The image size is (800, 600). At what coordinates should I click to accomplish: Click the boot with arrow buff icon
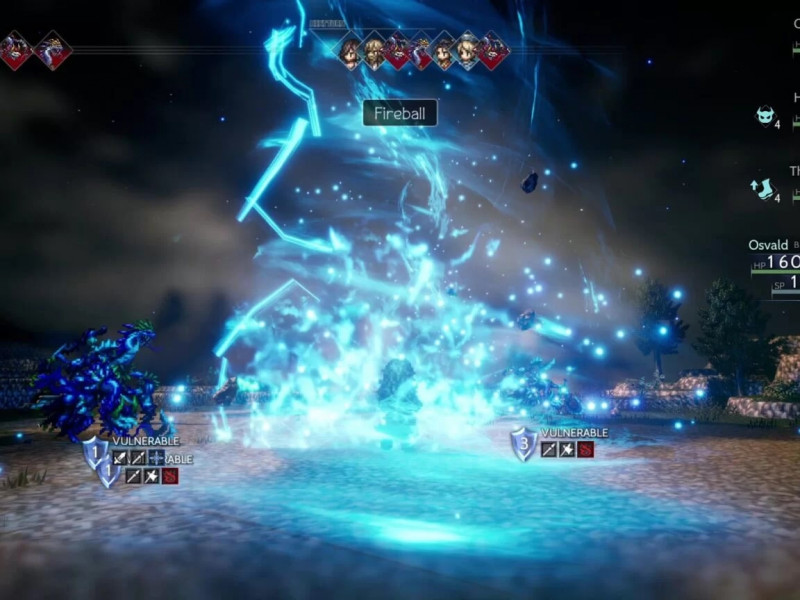coord(764,187)
